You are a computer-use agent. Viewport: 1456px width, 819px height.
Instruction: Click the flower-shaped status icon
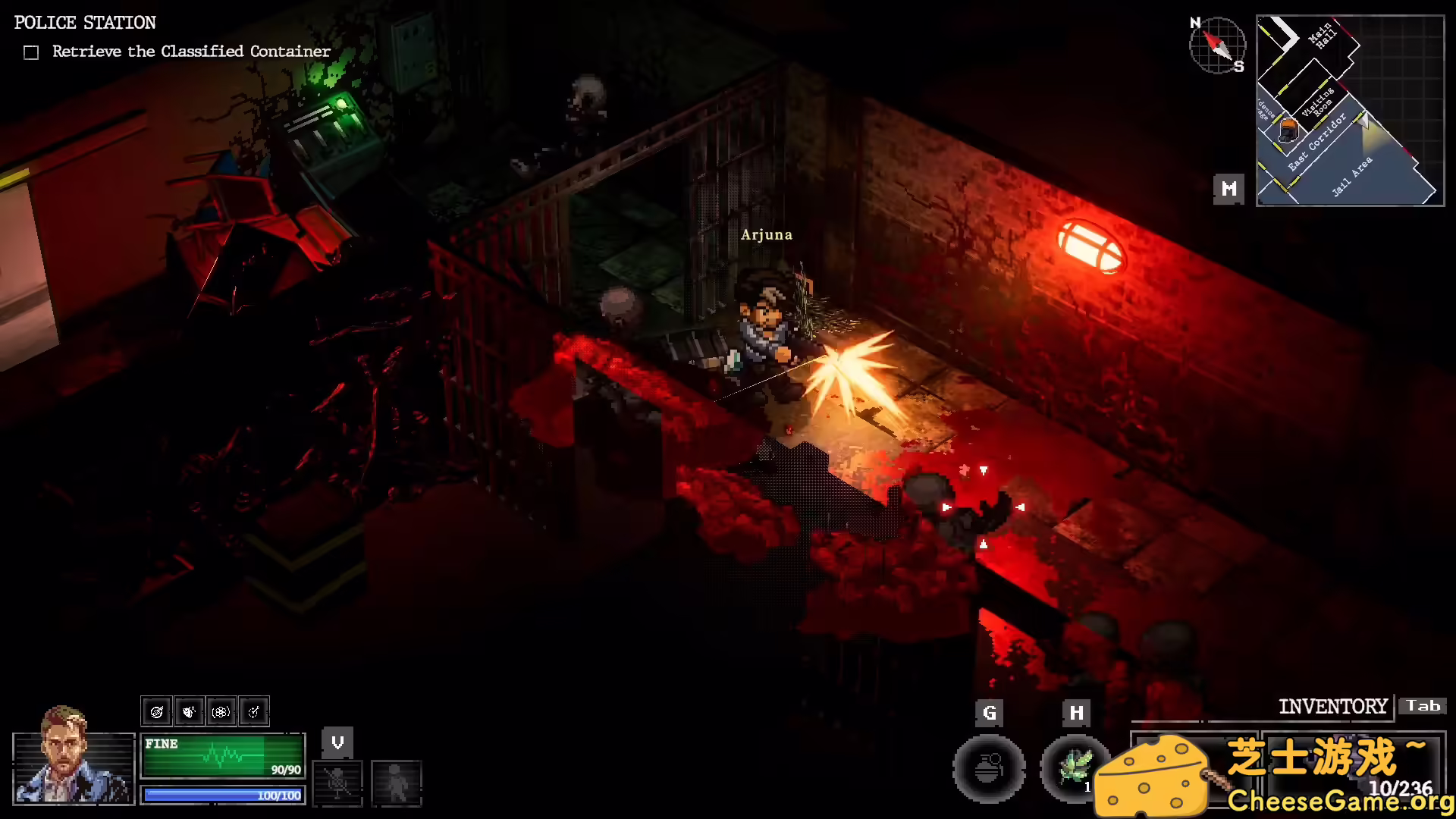click(x=221, y=711)
